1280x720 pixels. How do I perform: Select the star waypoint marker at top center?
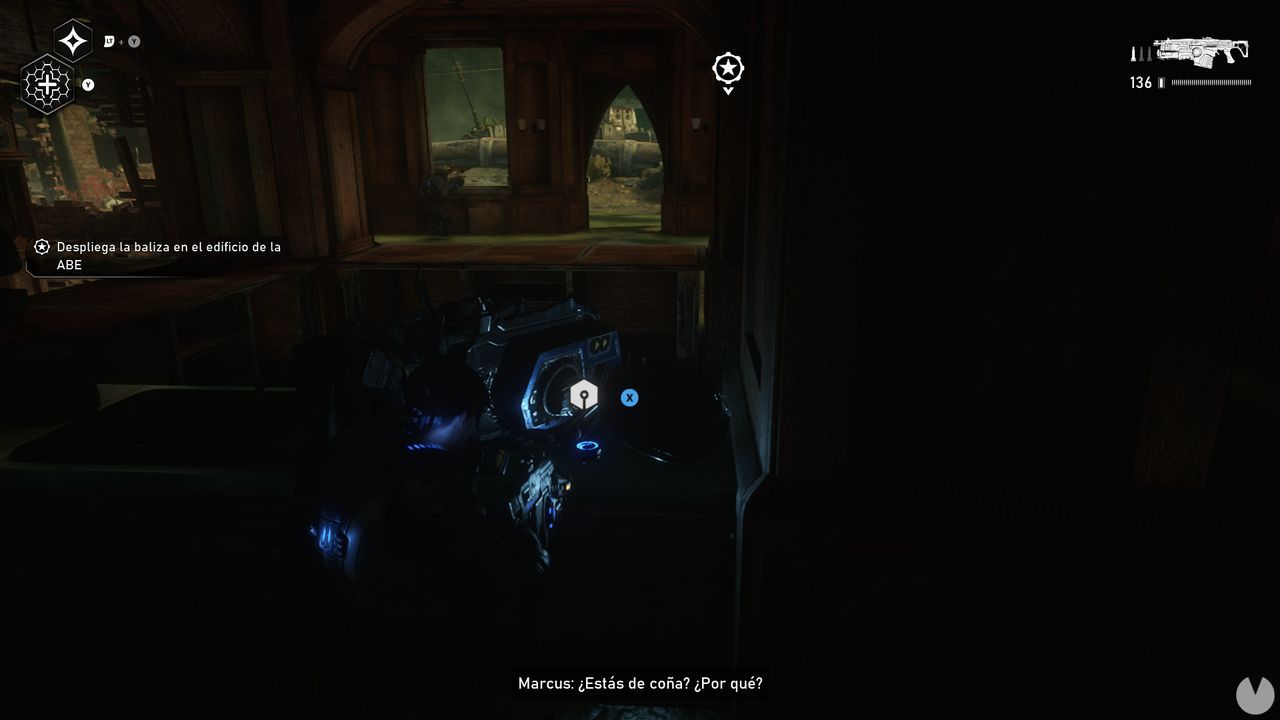727,68
